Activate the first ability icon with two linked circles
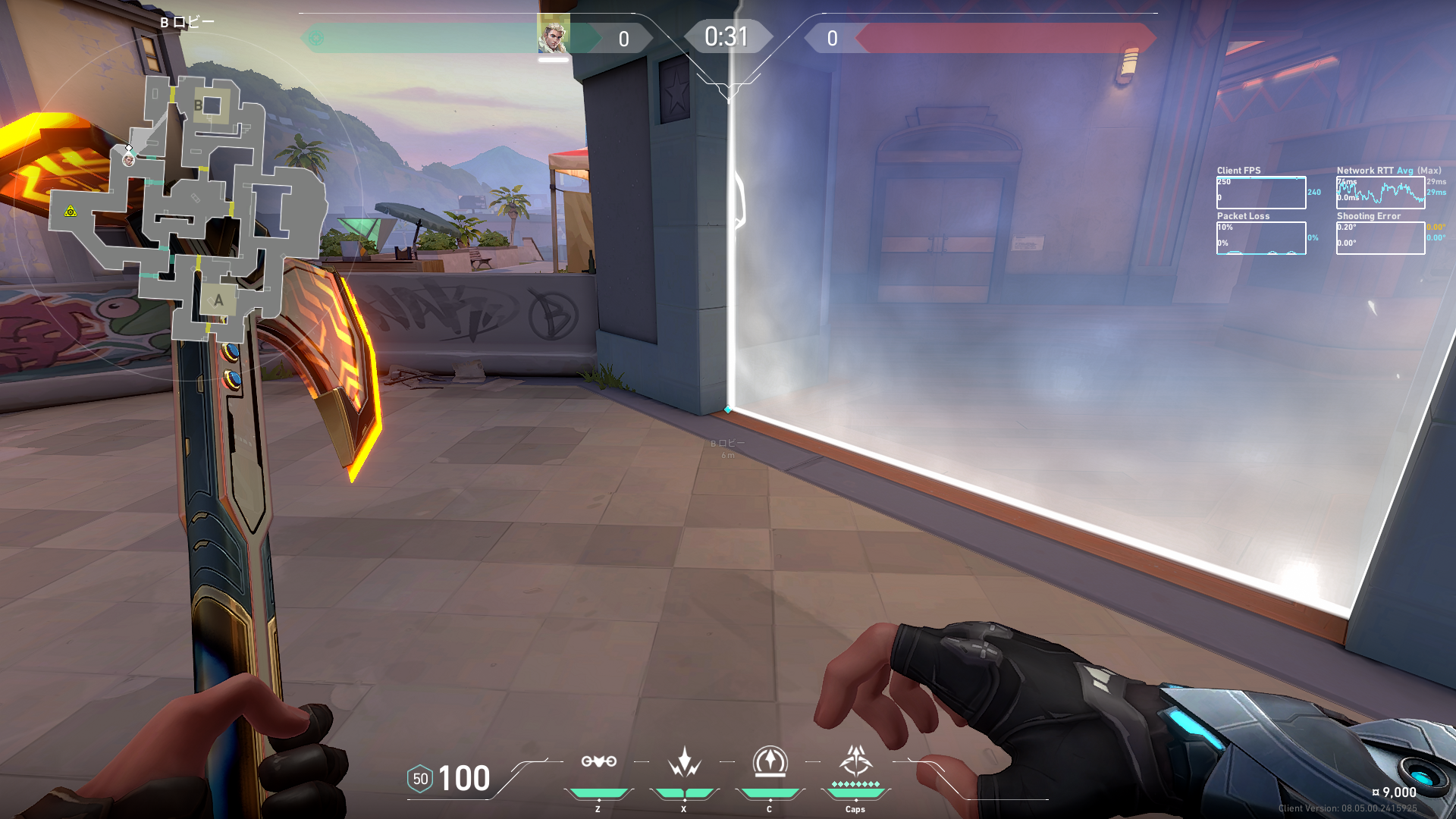Image resolution: width=1456 pixels, height=819 pixels. click(x=598, y=761)
